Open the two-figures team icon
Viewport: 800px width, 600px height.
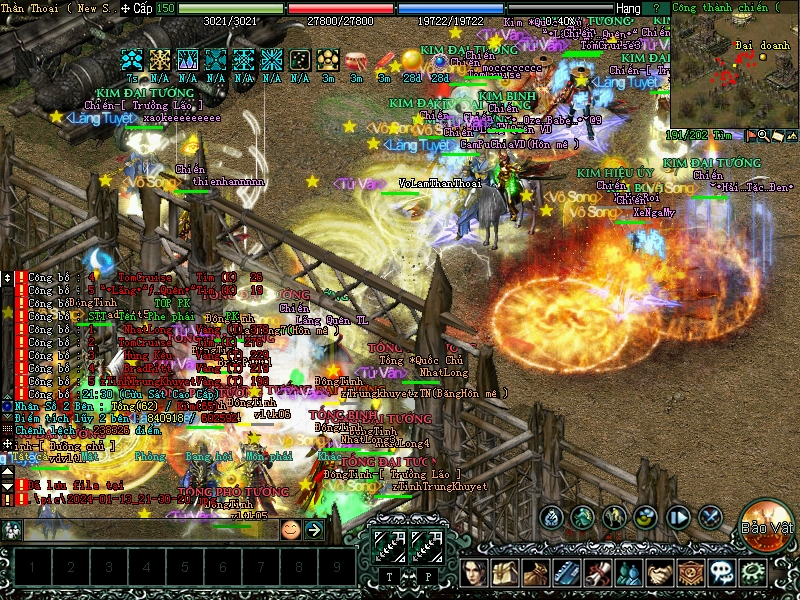[629, 573]
